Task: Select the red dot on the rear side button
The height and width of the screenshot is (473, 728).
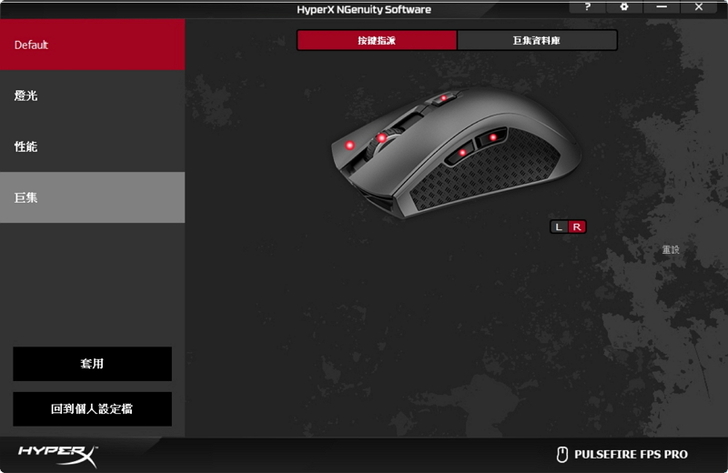Action: point(493,137)
